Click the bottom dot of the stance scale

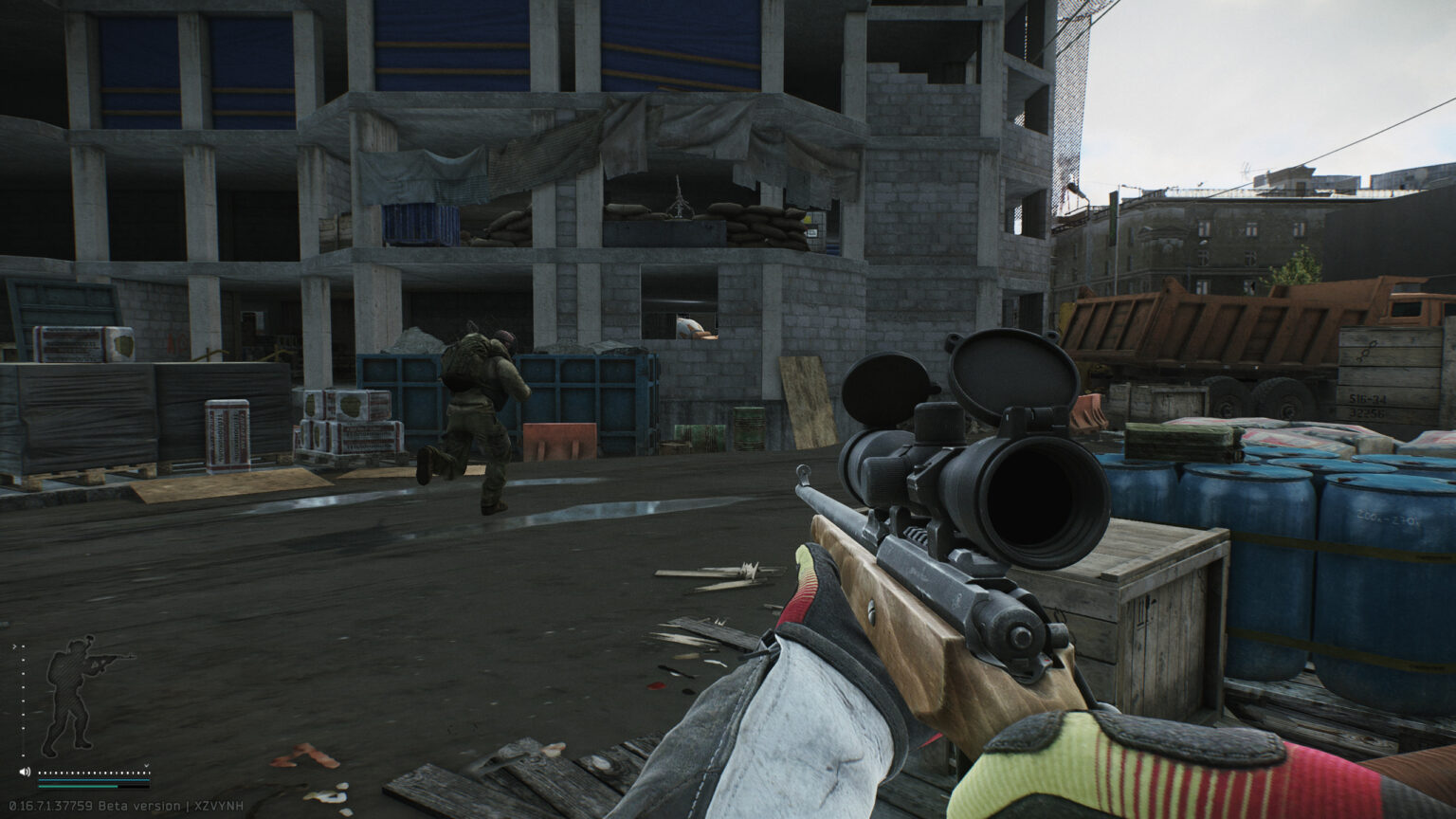tap(23, 755)
